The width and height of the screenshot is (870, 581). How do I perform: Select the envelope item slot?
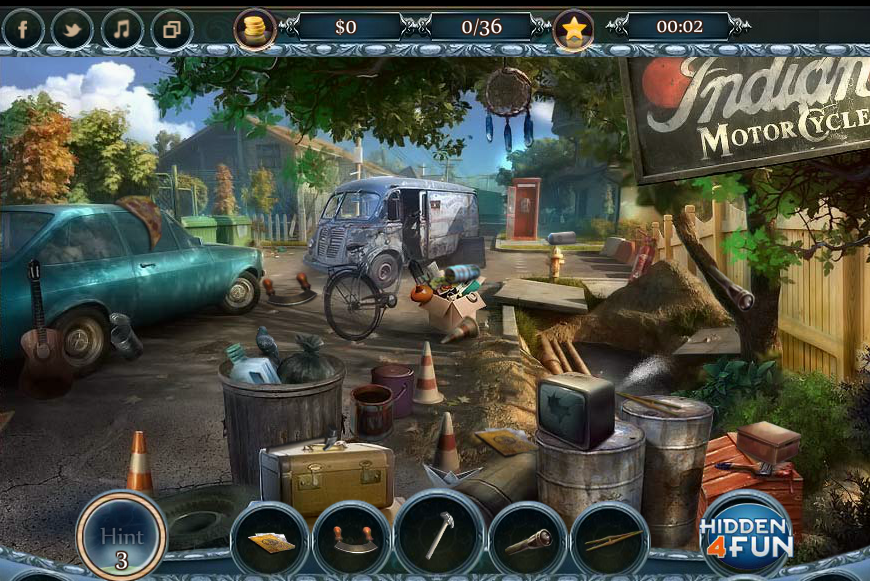pos(270,541)
